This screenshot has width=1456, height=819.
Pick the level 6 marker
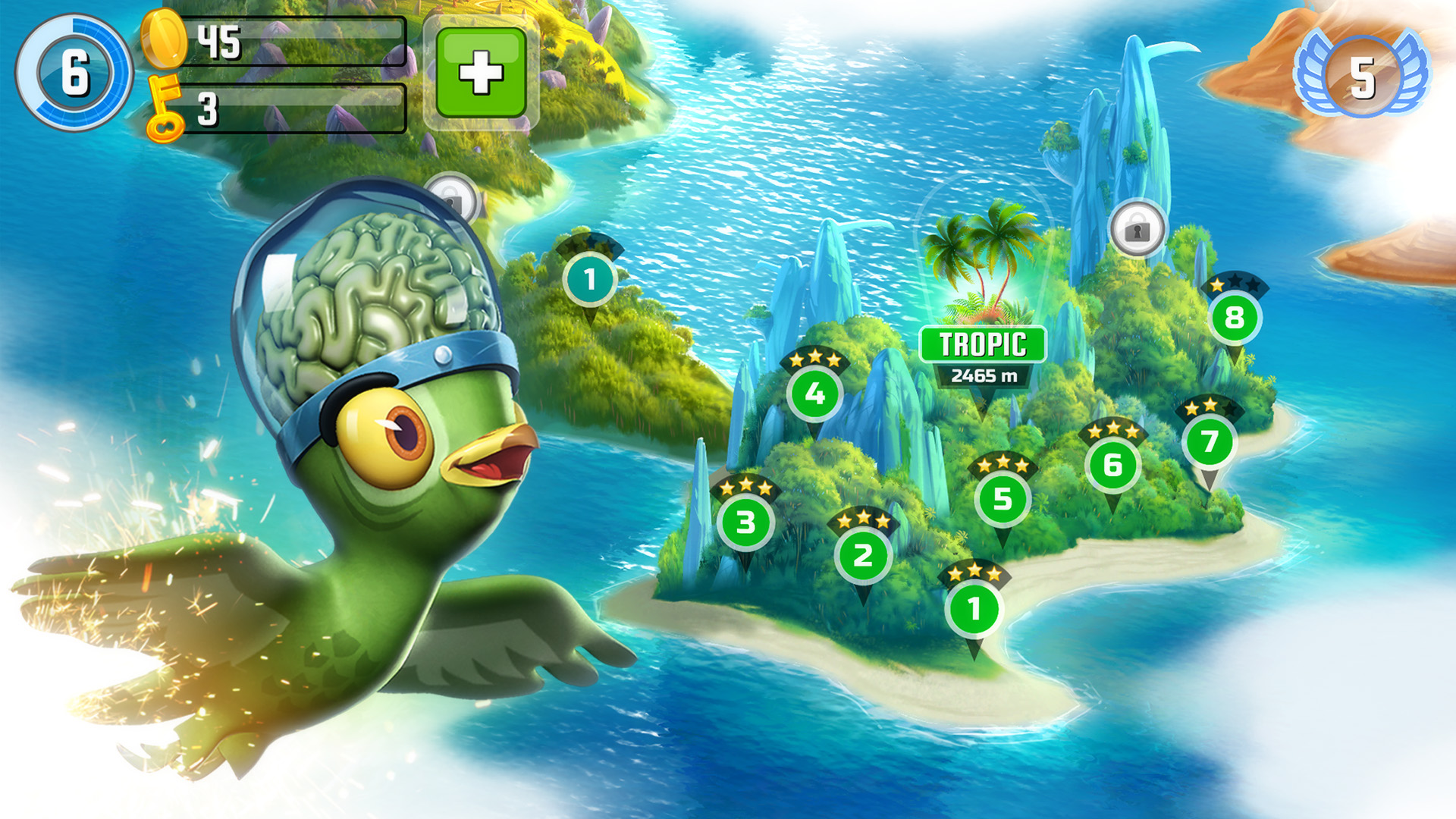1112,464
